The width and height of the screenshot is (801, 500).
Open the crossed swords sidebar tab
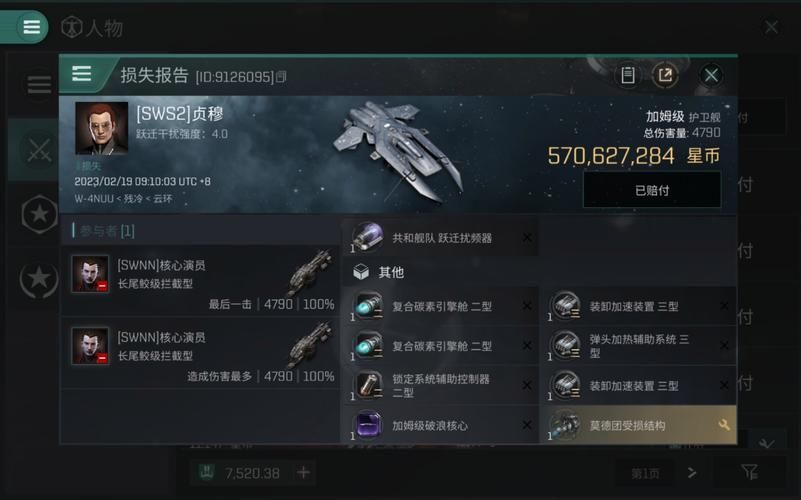[39, 150]
